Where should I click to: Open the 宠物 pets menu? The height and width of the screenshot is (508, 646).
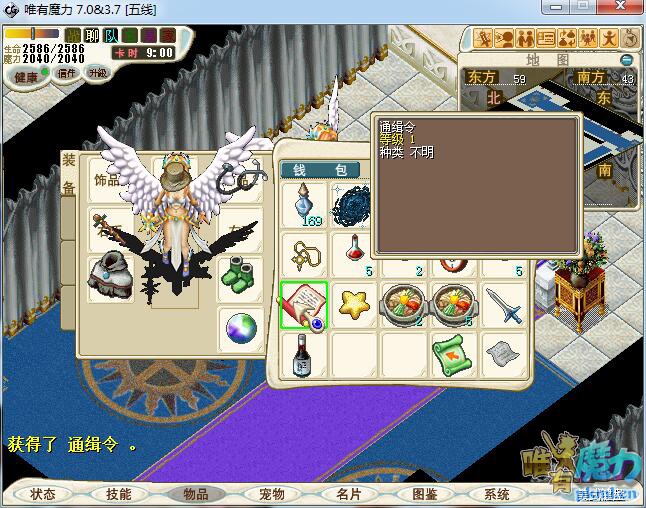pos(271,494)
